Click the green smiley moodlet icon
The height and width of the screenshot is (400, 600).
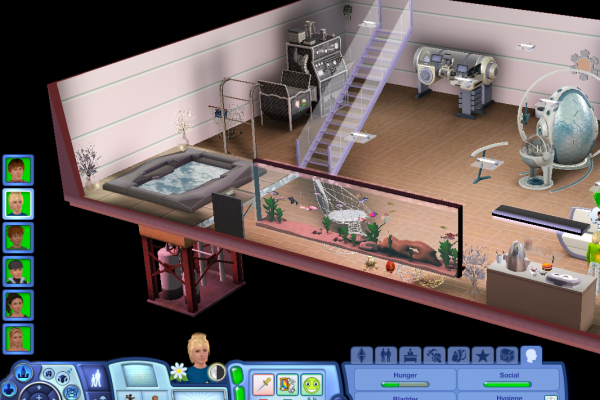pos(312,384)
